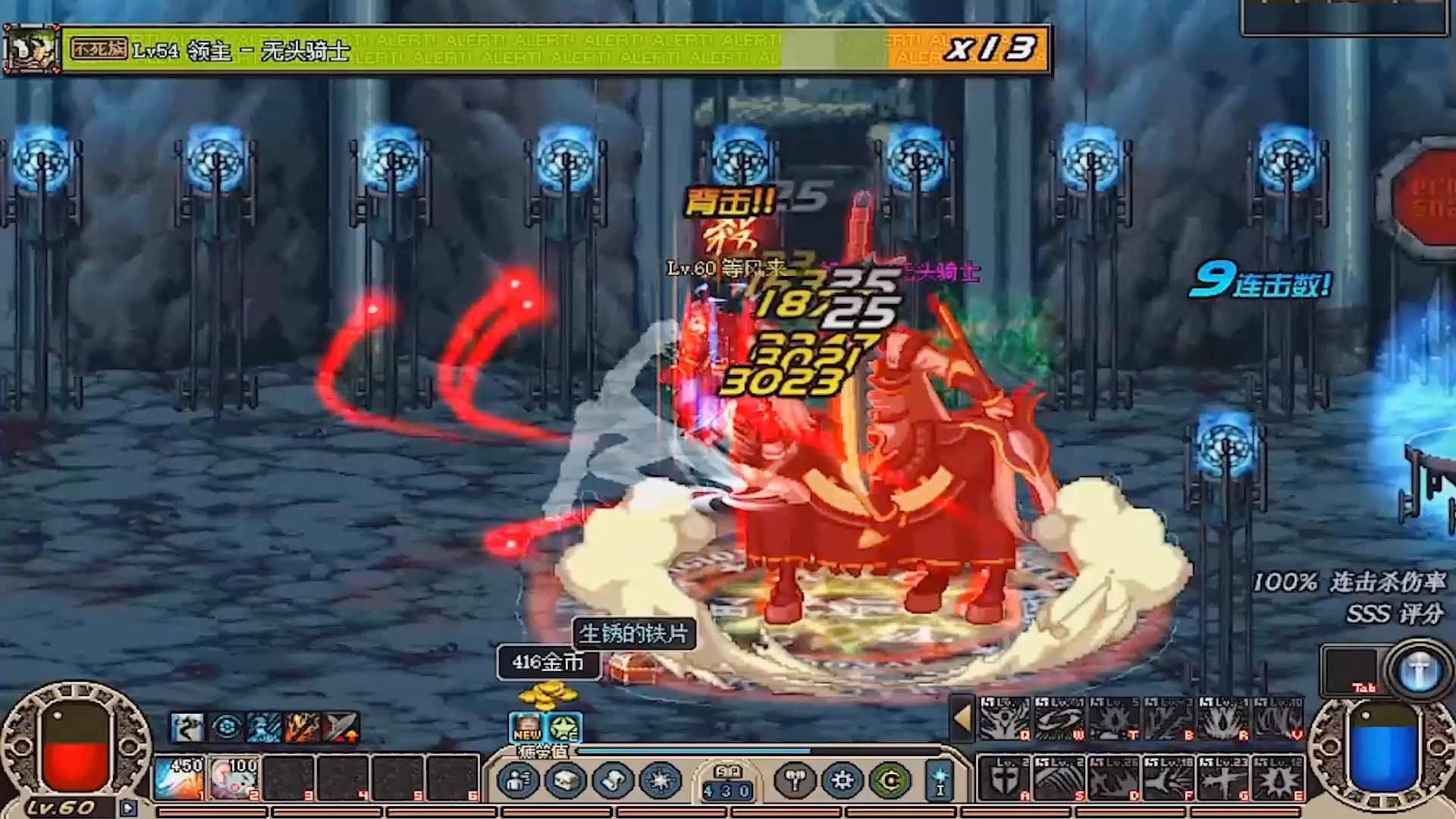Click the glowing sword orb icon
Screen dimensions: 1456x819
coord(1419,671)
